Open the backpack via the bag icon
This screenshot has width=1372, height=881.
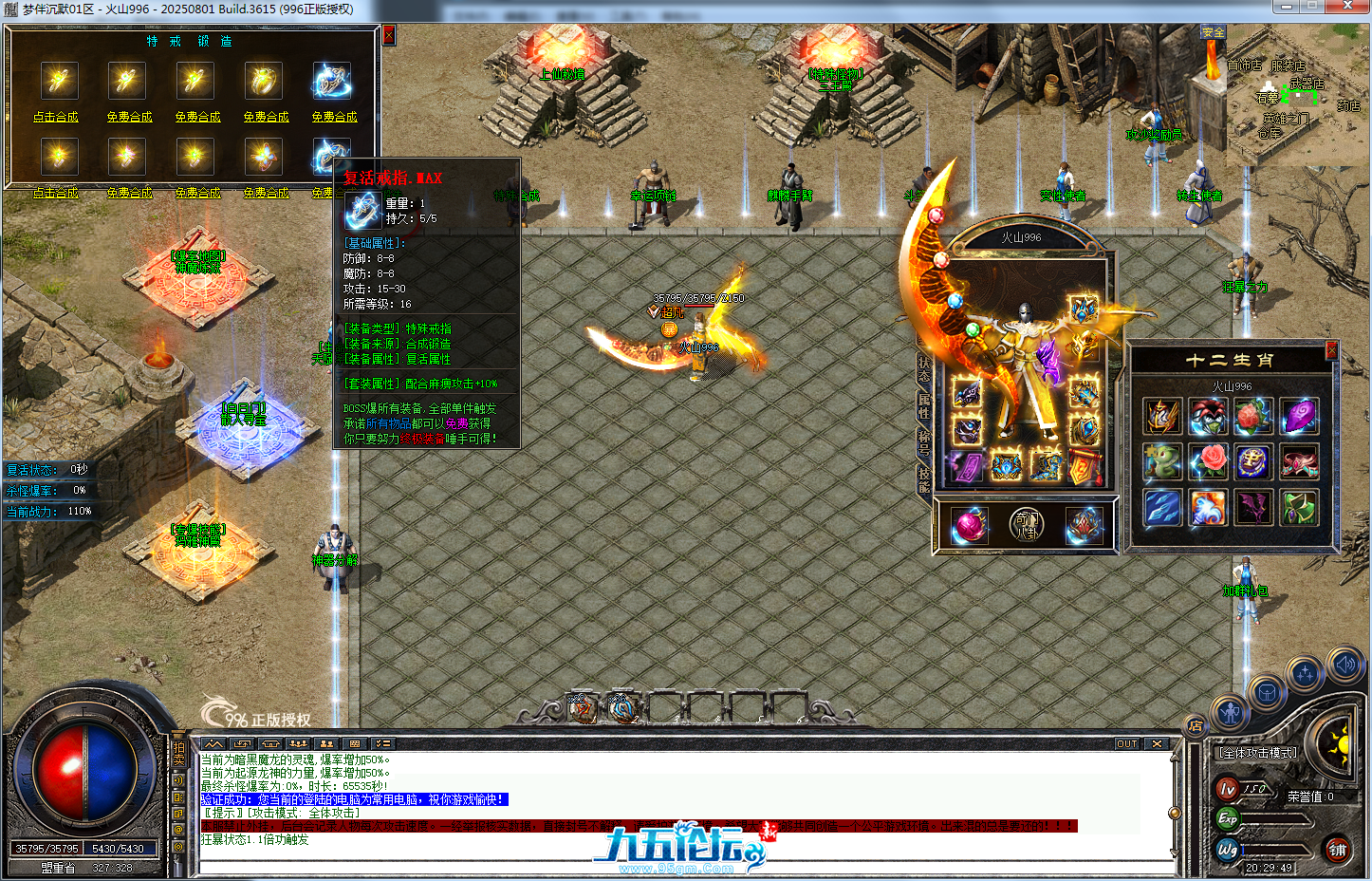click(1267, 691)
